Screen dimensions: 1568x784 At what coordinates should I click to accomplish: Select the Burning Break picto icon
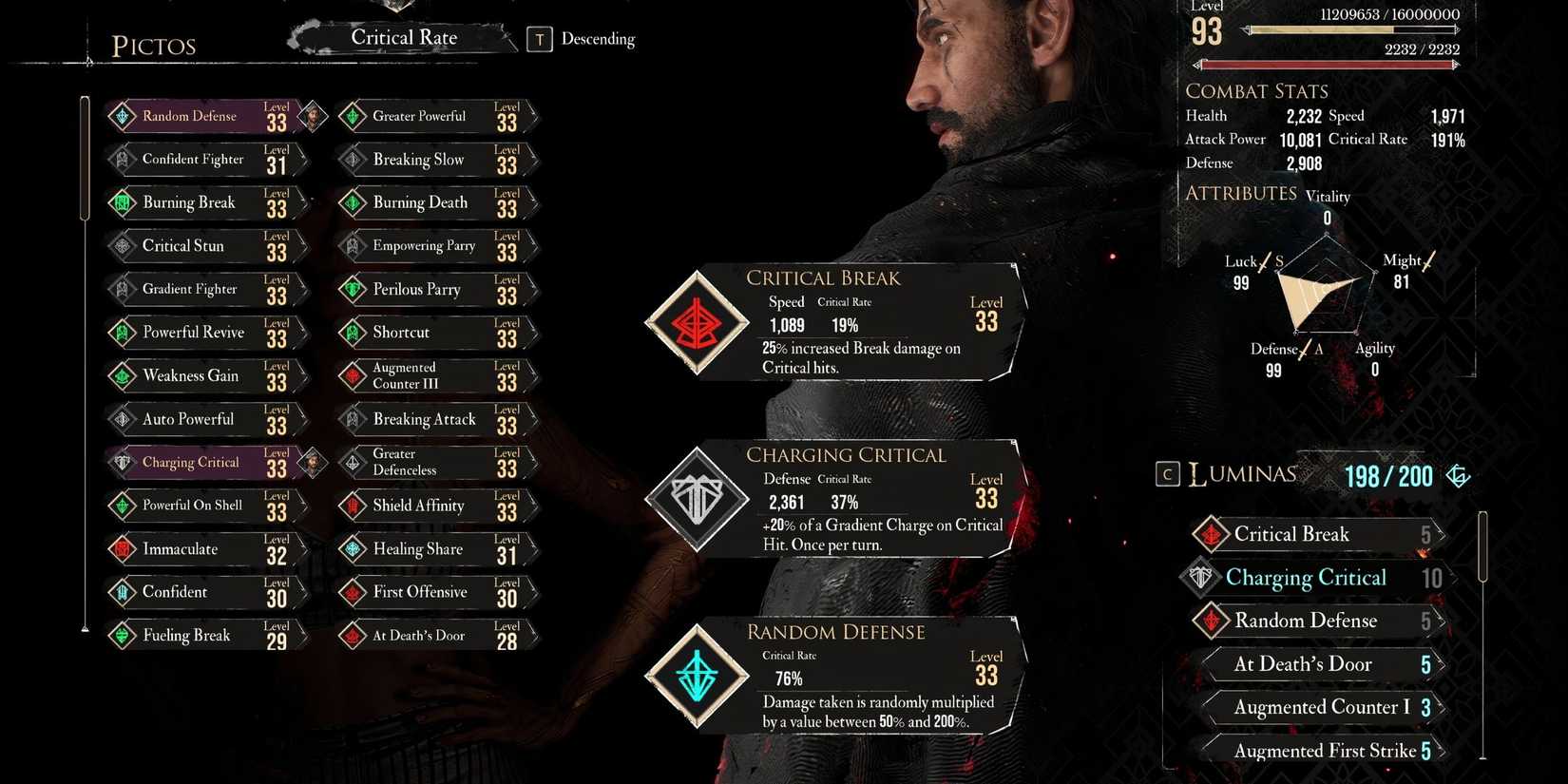(x=124, y=202)
